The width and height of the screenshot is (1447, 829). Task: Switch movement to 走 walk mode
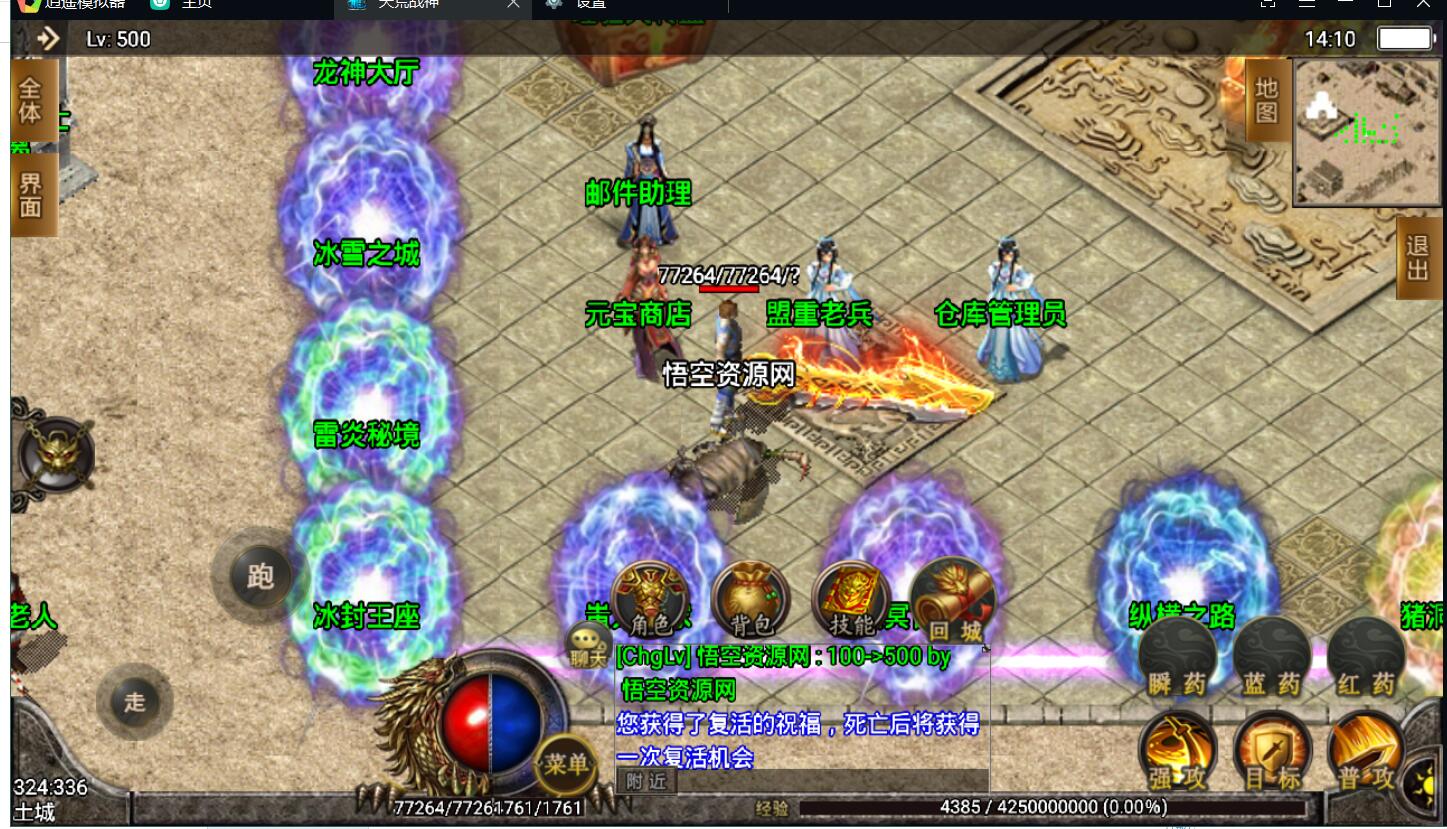(135, 701)
